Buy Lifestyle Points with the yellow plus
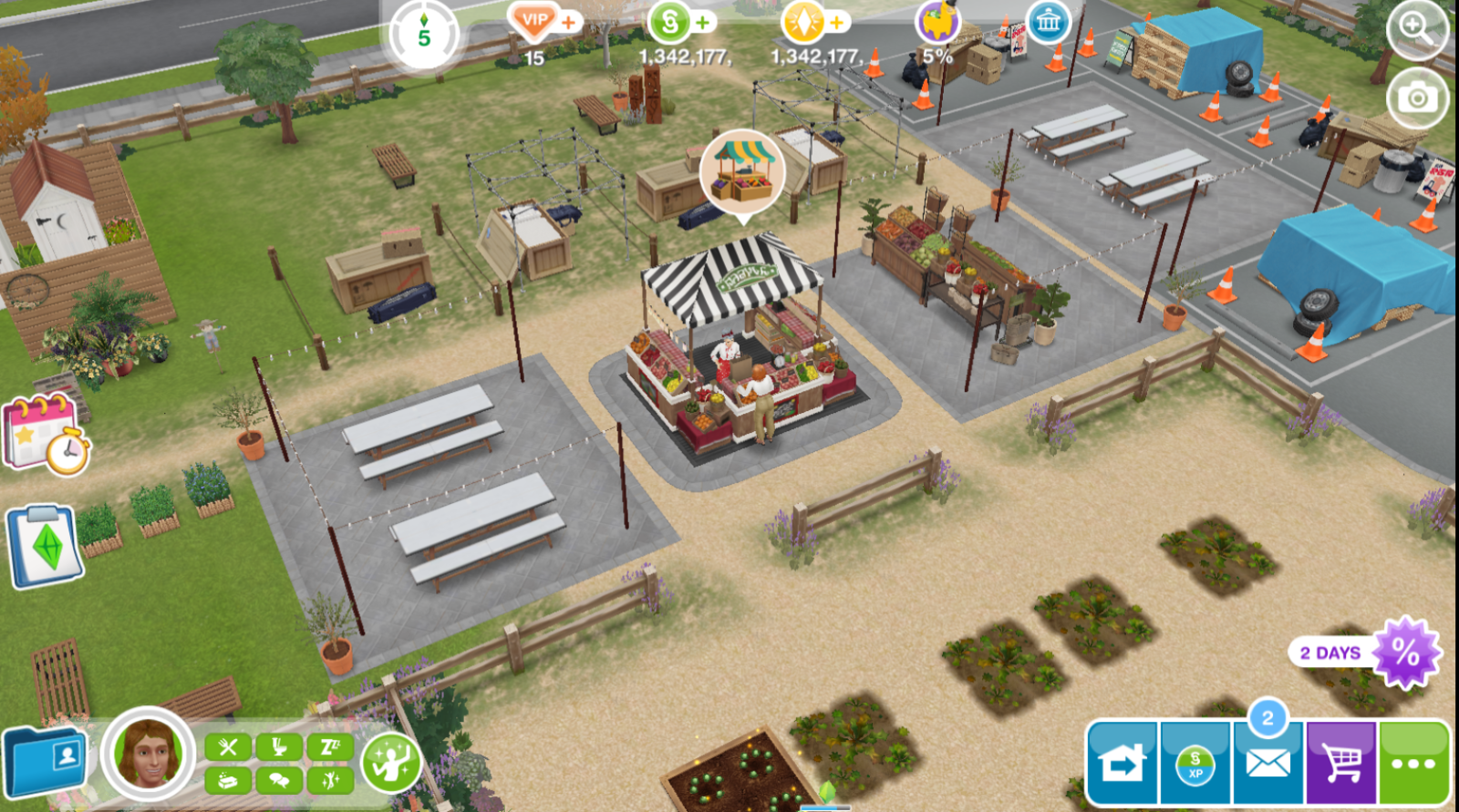This screenshot has height=812, width=1459. click(x=837, y=22)
